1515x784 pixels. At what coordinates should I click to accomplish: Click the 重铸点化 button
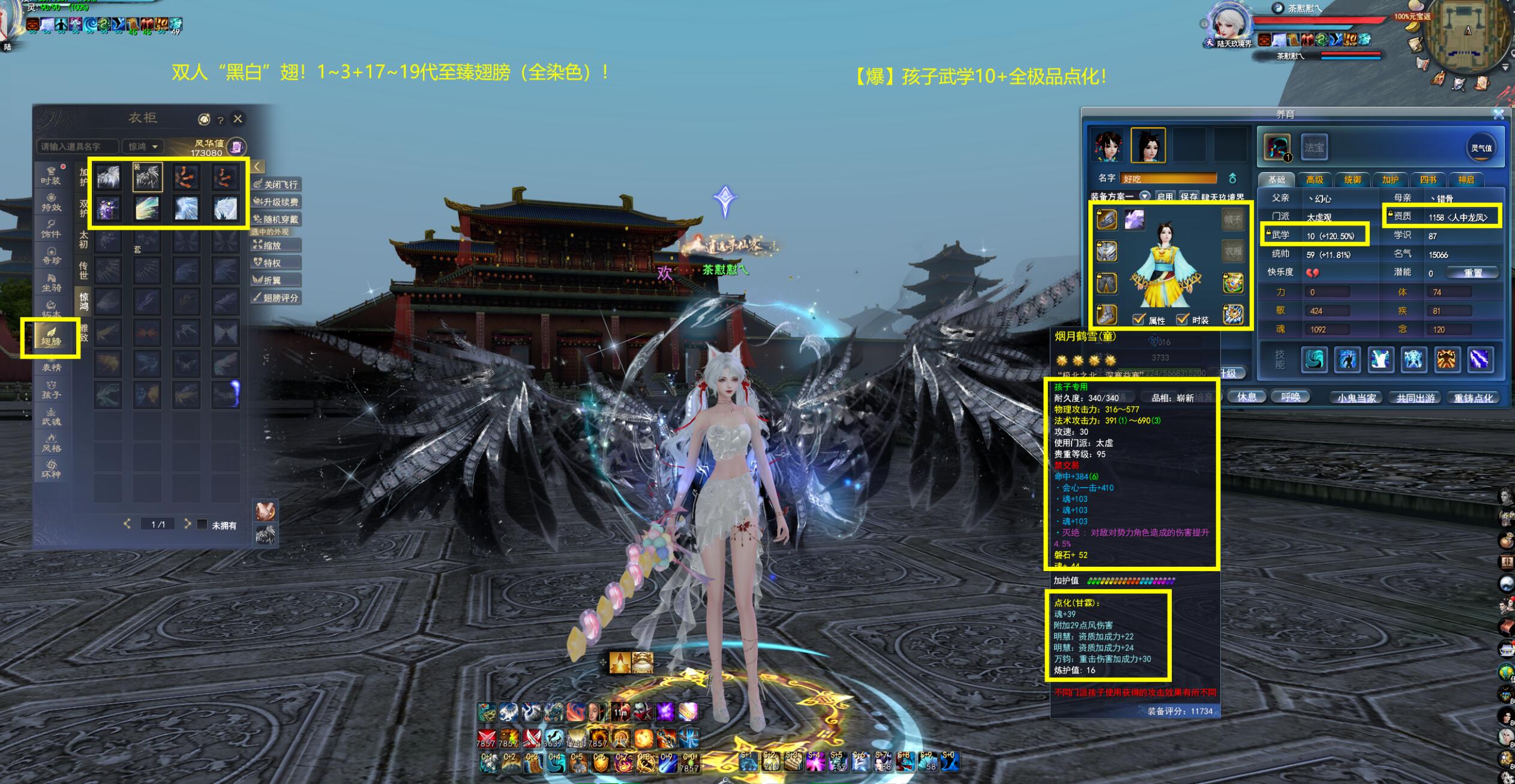coord(1473,398)
